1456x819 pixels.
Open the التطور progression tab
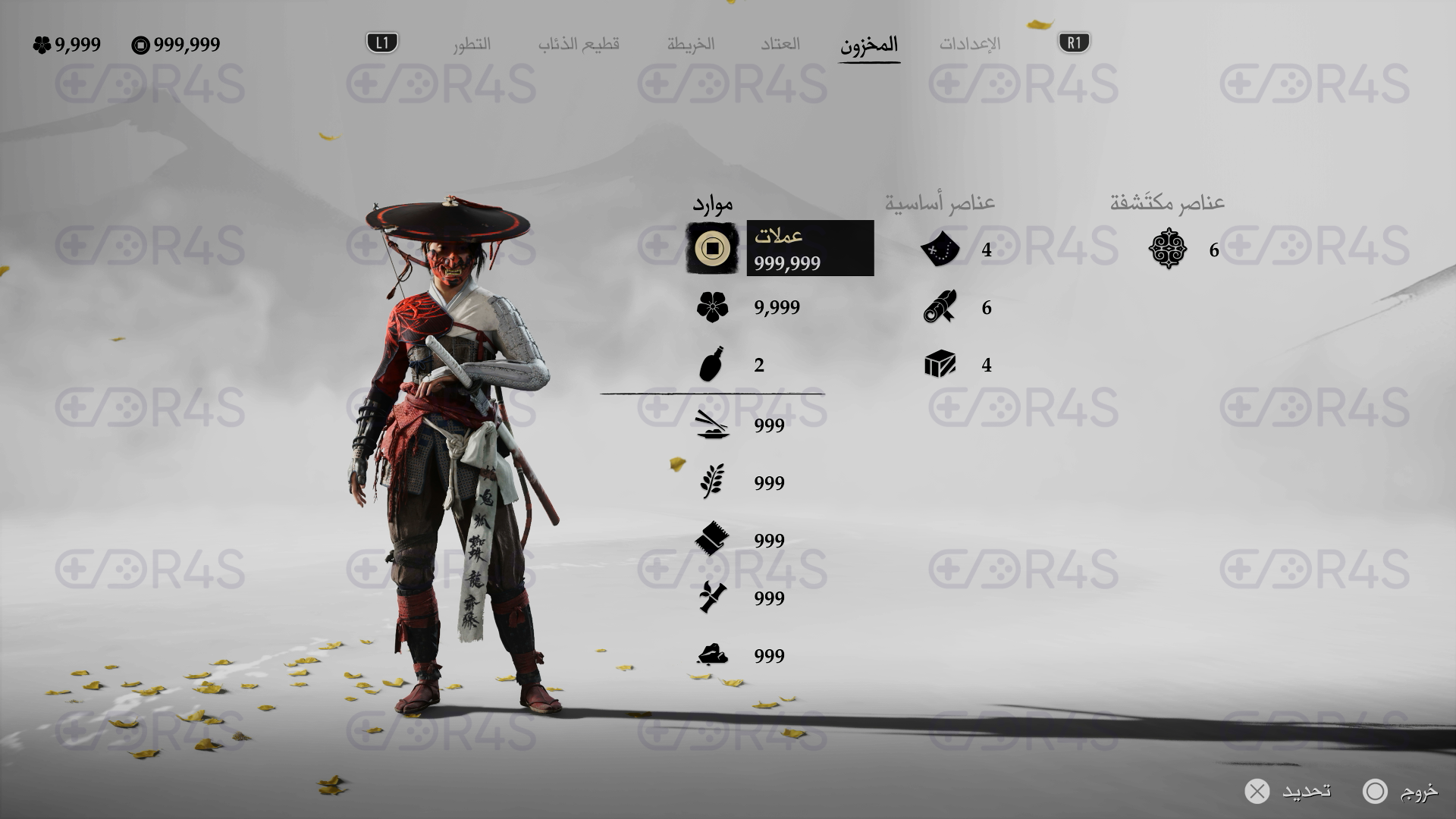pos(472,44)
